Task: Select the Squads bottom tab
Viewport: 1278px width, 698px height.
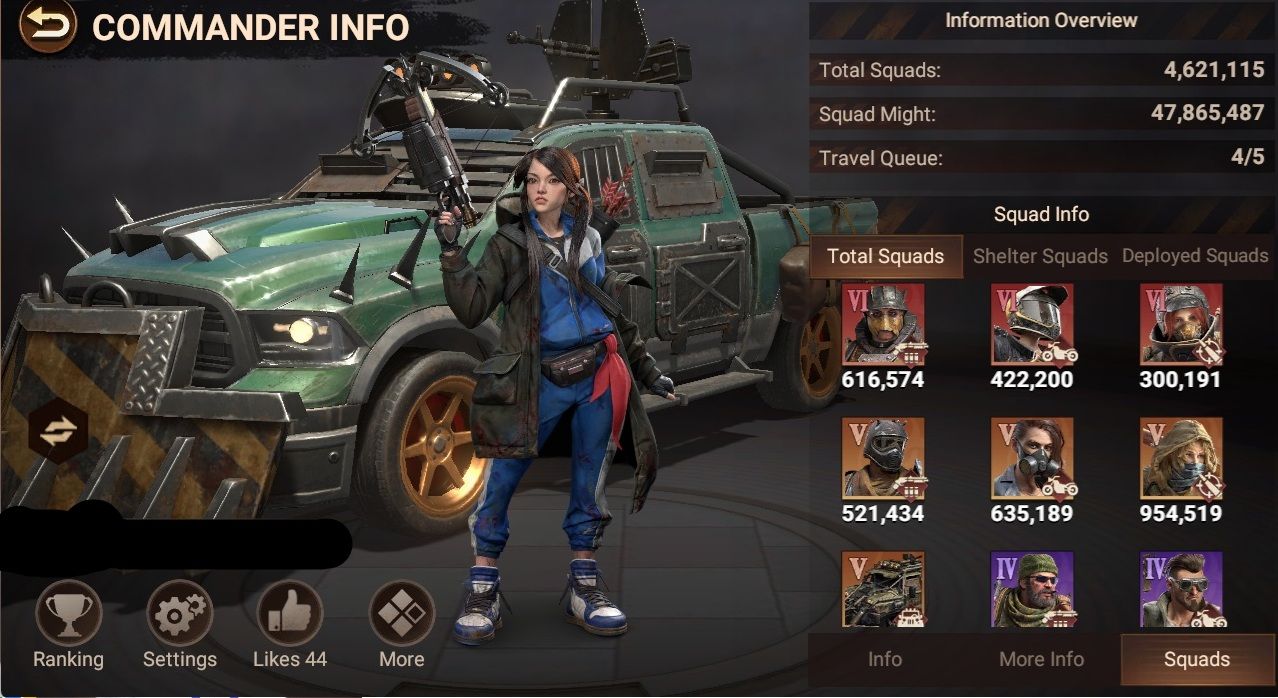Action: point(1197,659)
